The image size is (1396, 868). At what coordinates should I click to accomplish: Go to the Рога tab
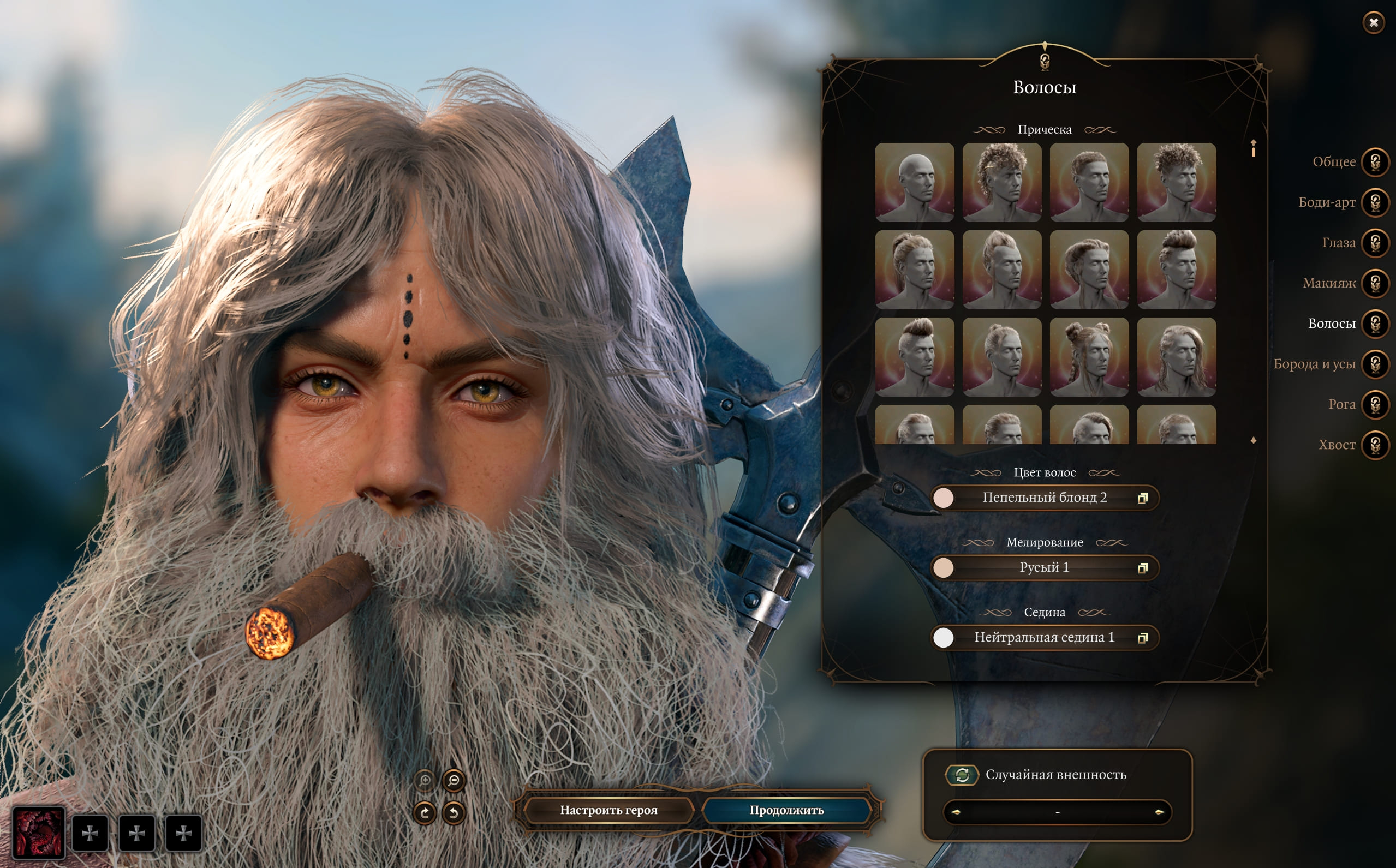(1375, 404)
